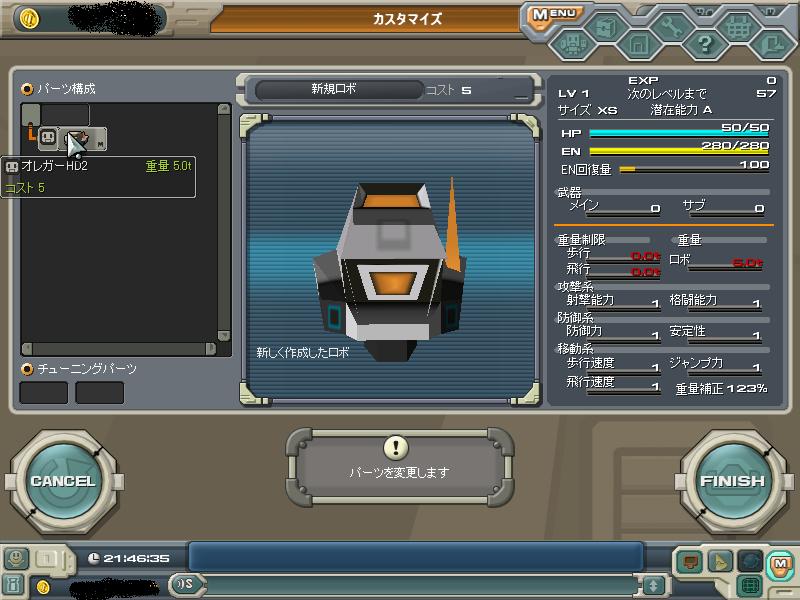Toggle the パーツ構成 section radio
This screenshot has height=600, width=800.
[28, 89]
